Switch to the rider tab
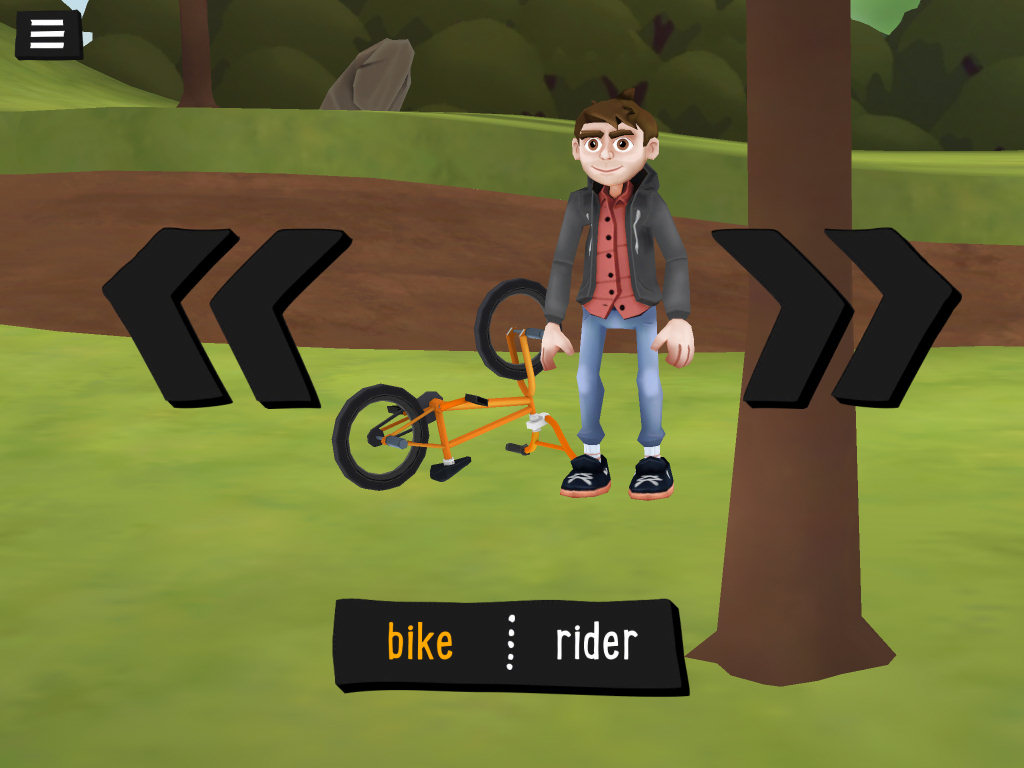 [596, 642]
